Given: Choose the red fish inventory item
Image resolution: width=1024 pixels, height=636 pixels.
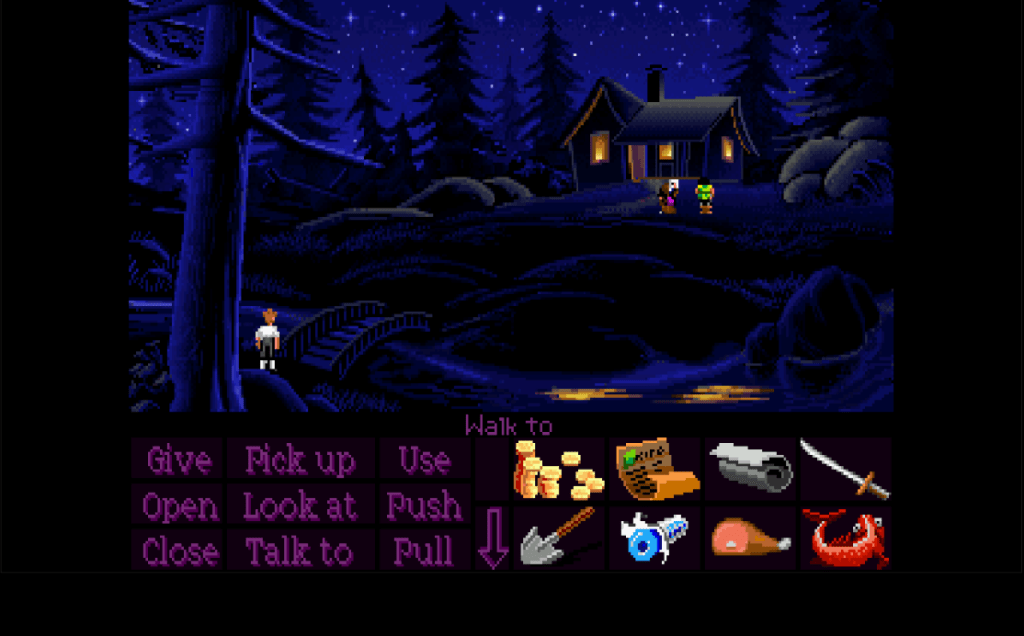Looking at the screenshot, I should coord(846,538).
